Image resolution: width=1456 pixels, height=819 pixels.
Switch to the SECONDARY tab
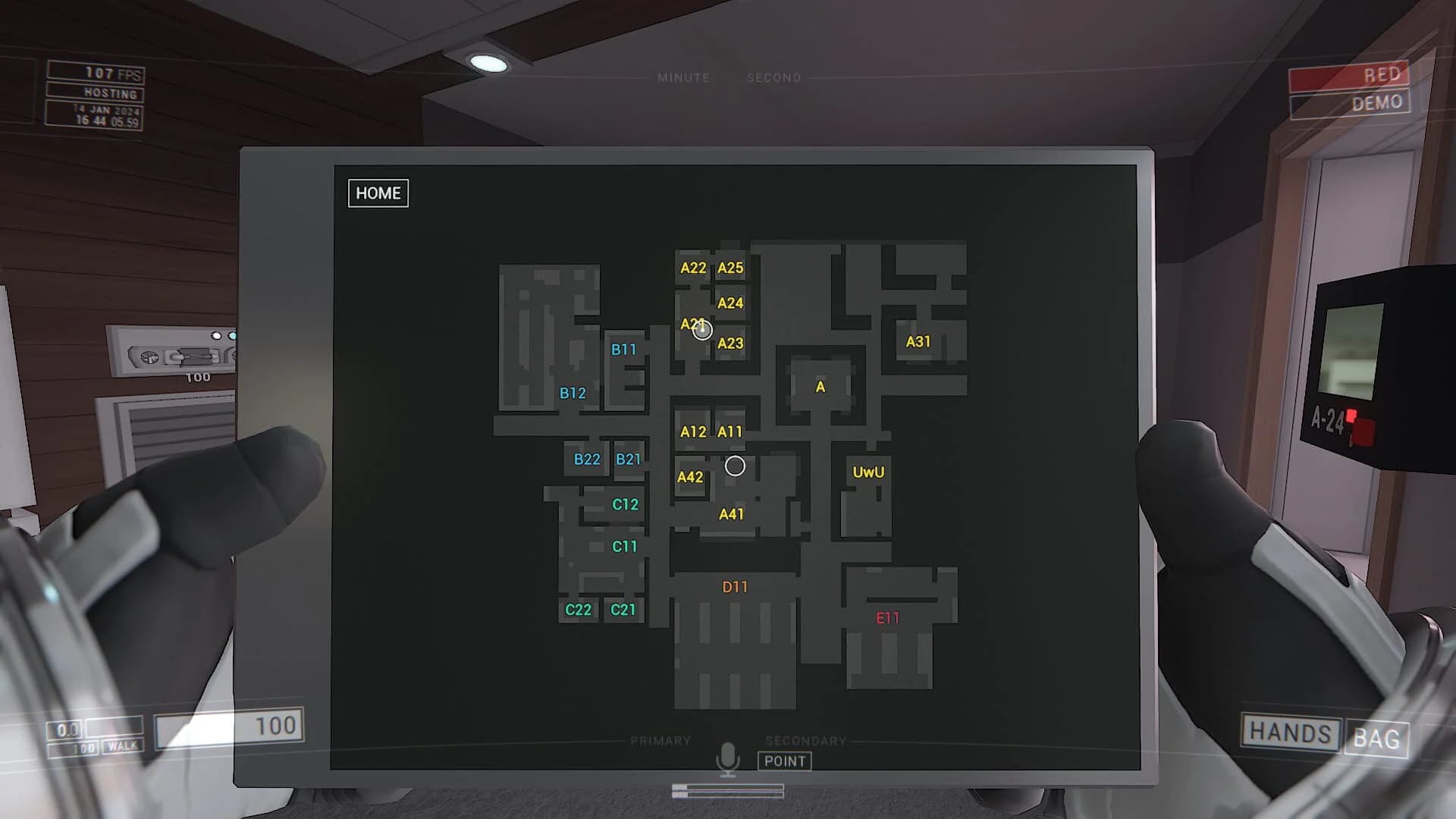(807, 741)
